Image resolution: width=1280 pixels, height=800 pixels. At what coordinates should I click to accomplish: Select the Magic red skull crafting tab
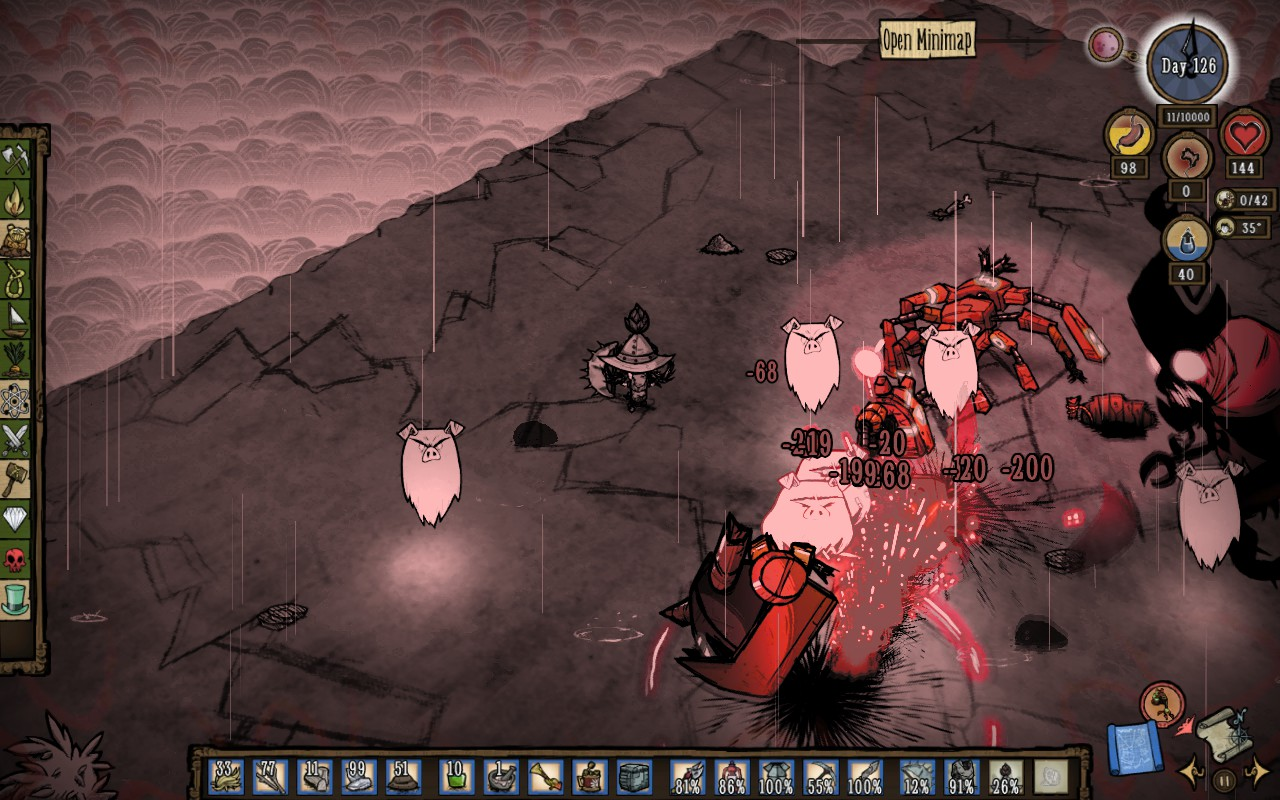pyautogui.click(x=16, y=558)
